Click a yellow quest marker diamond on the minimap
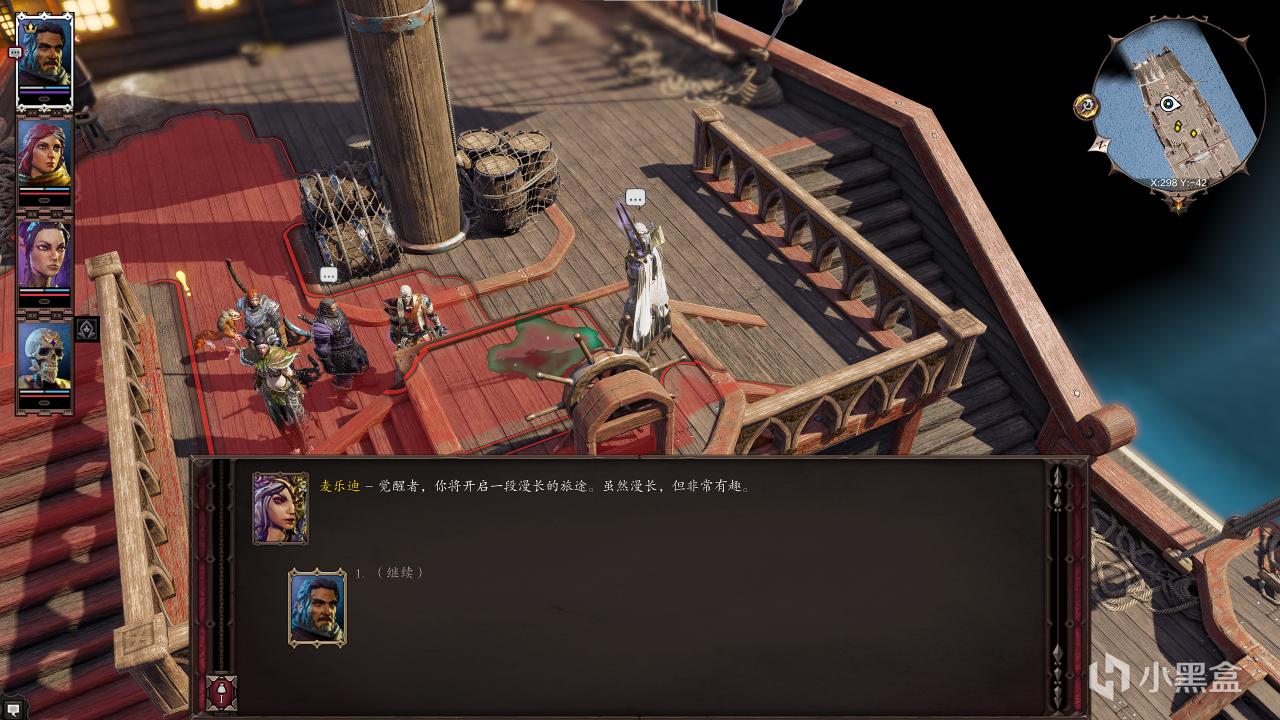Image resolution: width=1280 pixels, height=720 pixels. click(x=1178, y=127)
